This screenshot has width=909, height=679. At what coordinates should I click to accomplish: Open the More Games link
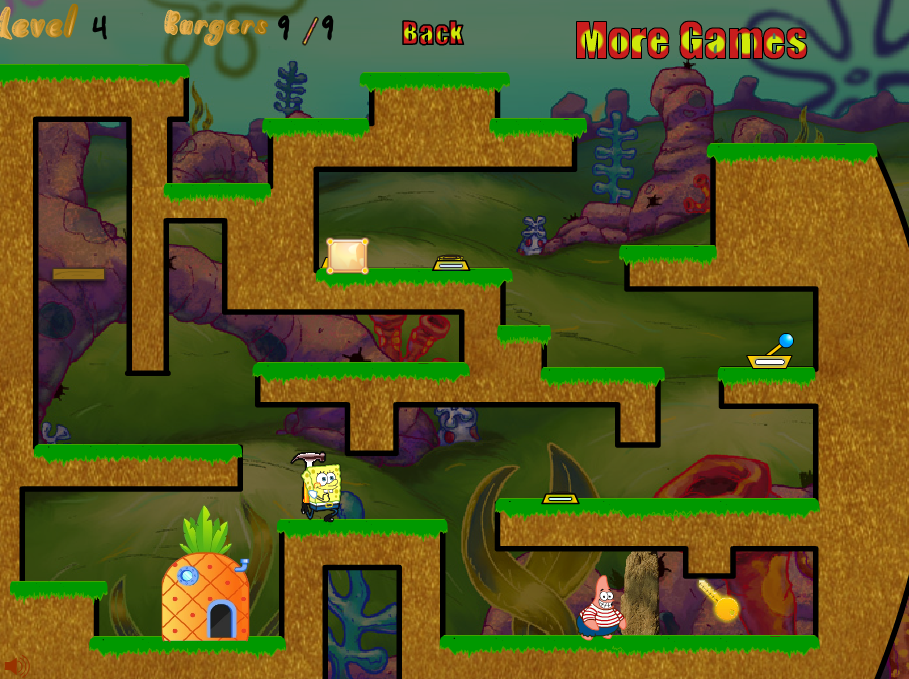(x=691, y=41)
